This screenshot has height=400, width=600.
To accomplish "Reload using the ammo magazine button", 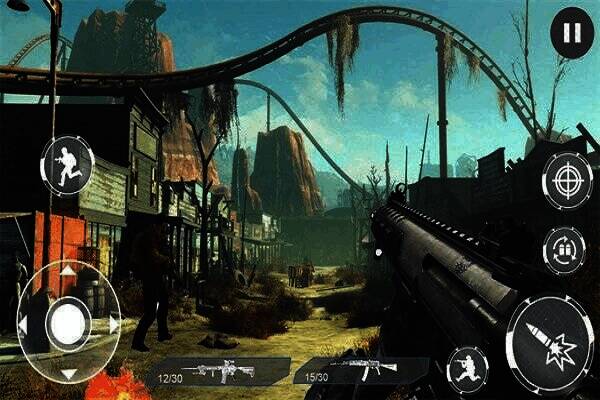I will click(564, 250).
